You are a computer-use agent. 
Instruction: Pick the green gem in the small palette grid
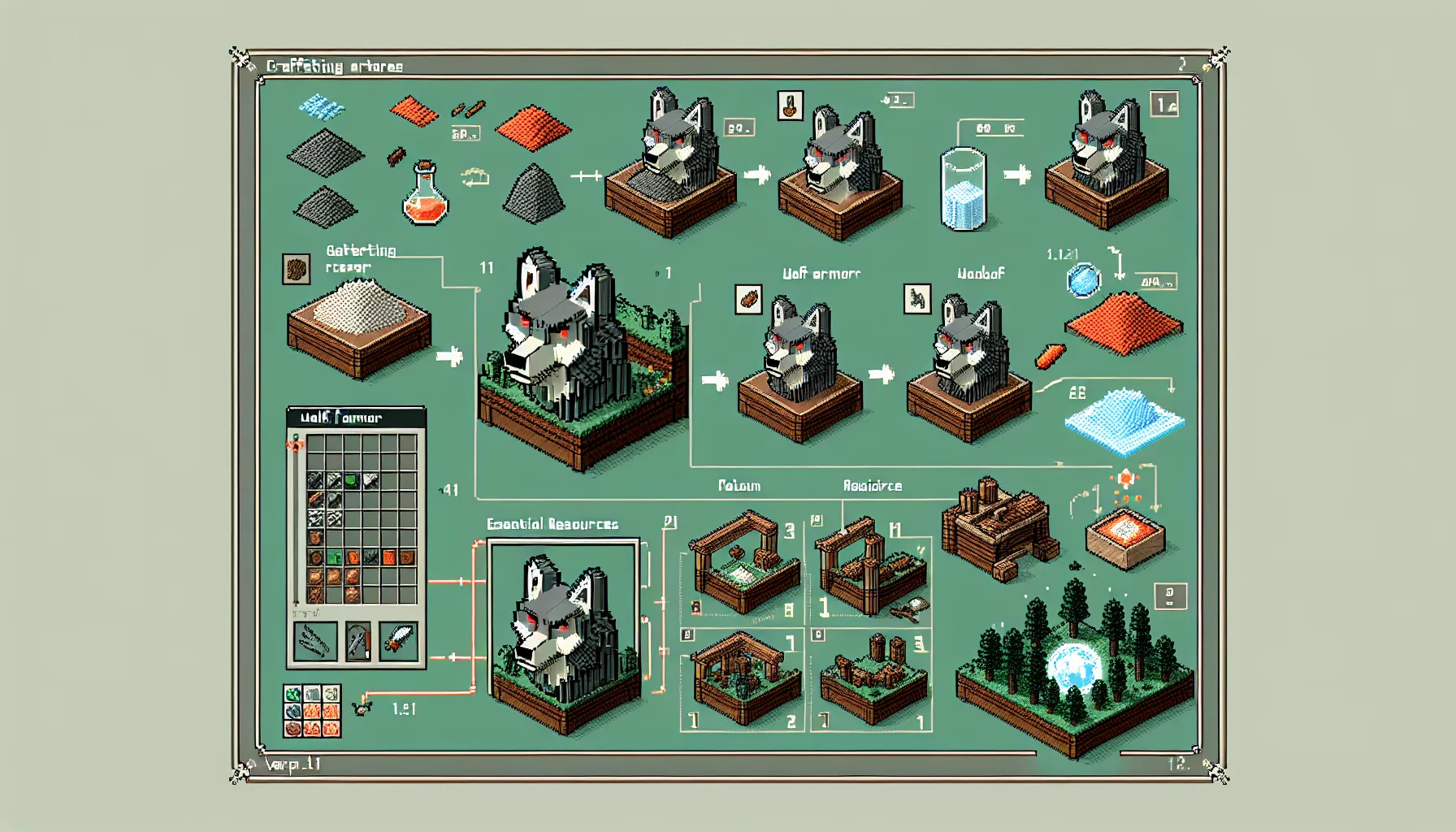pyautogui.click(x=293, y=695)
